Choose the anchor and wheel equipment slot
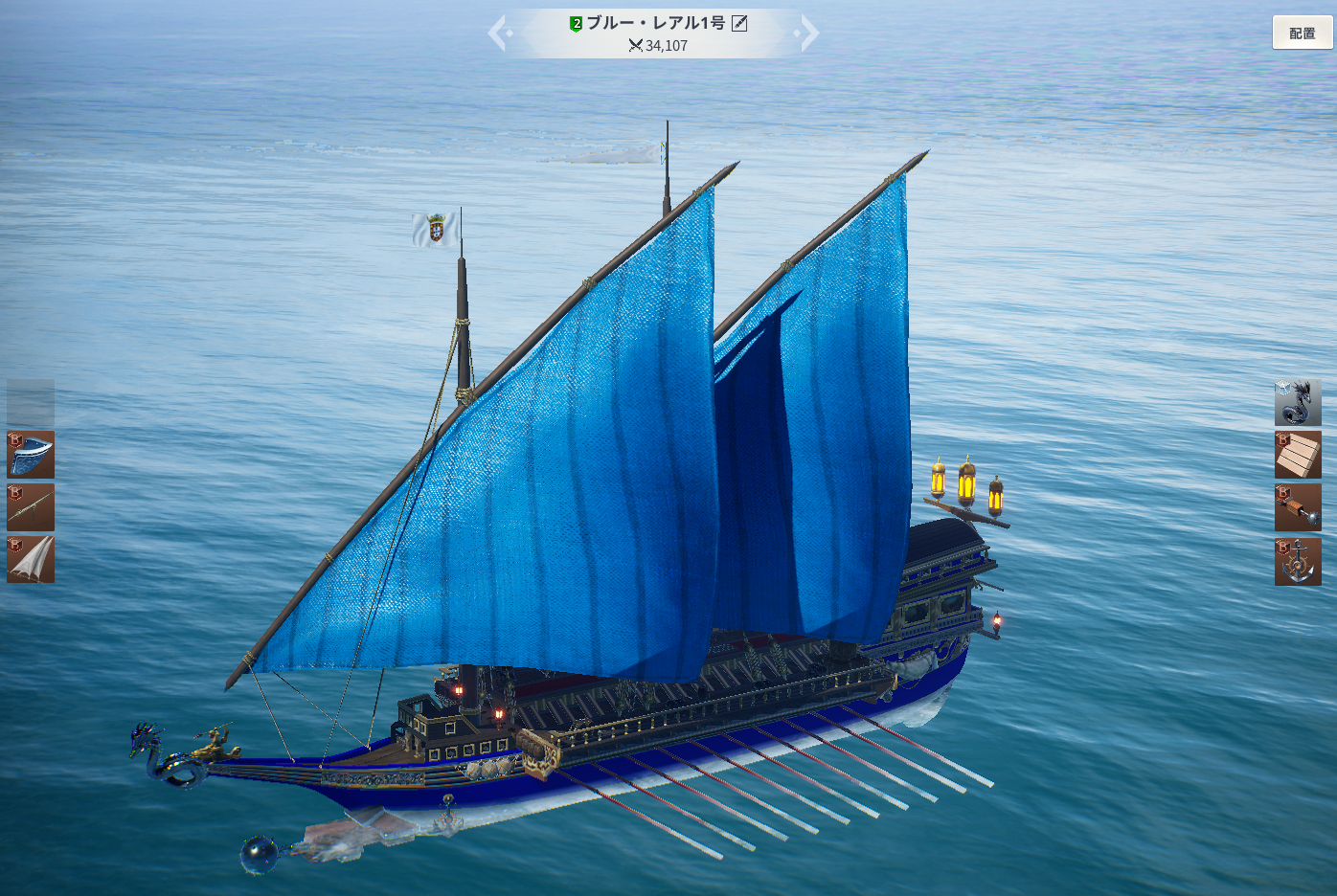Image resolution: width=1337 pixels, height=896 pixels. 1298,561
